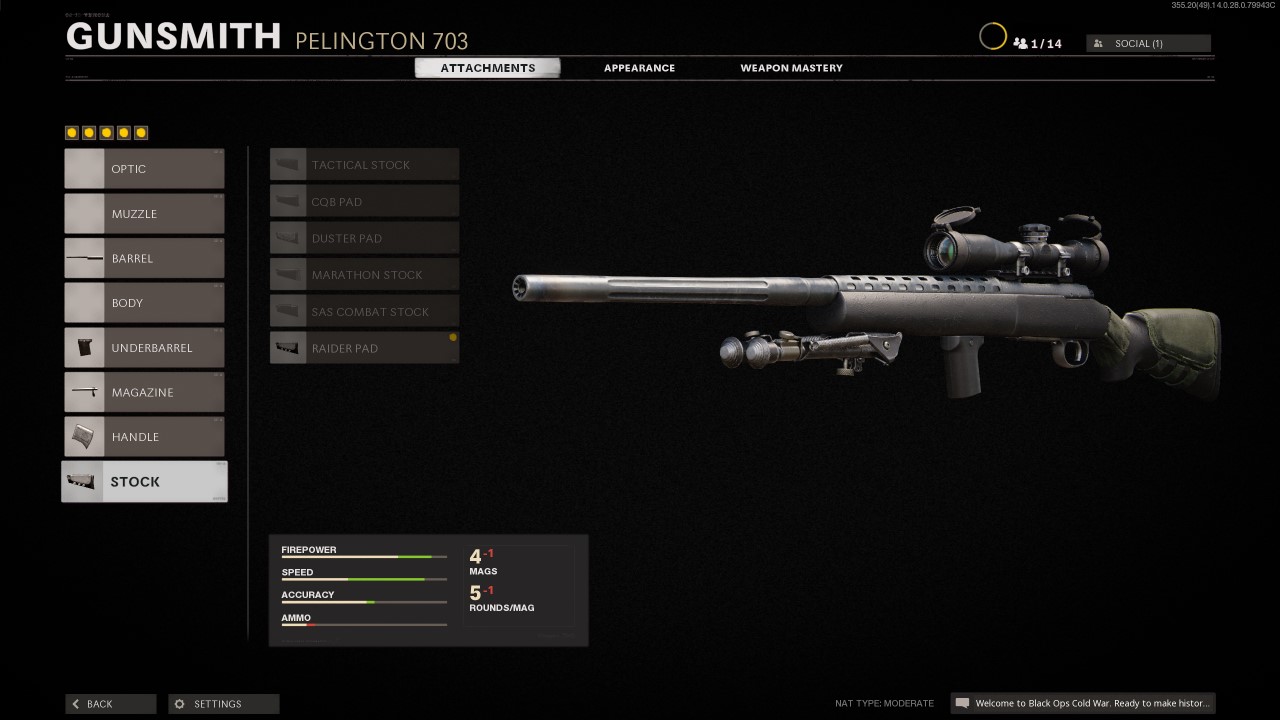
Task: Click the settings gear icon
Action: click(x=179, y=703)
